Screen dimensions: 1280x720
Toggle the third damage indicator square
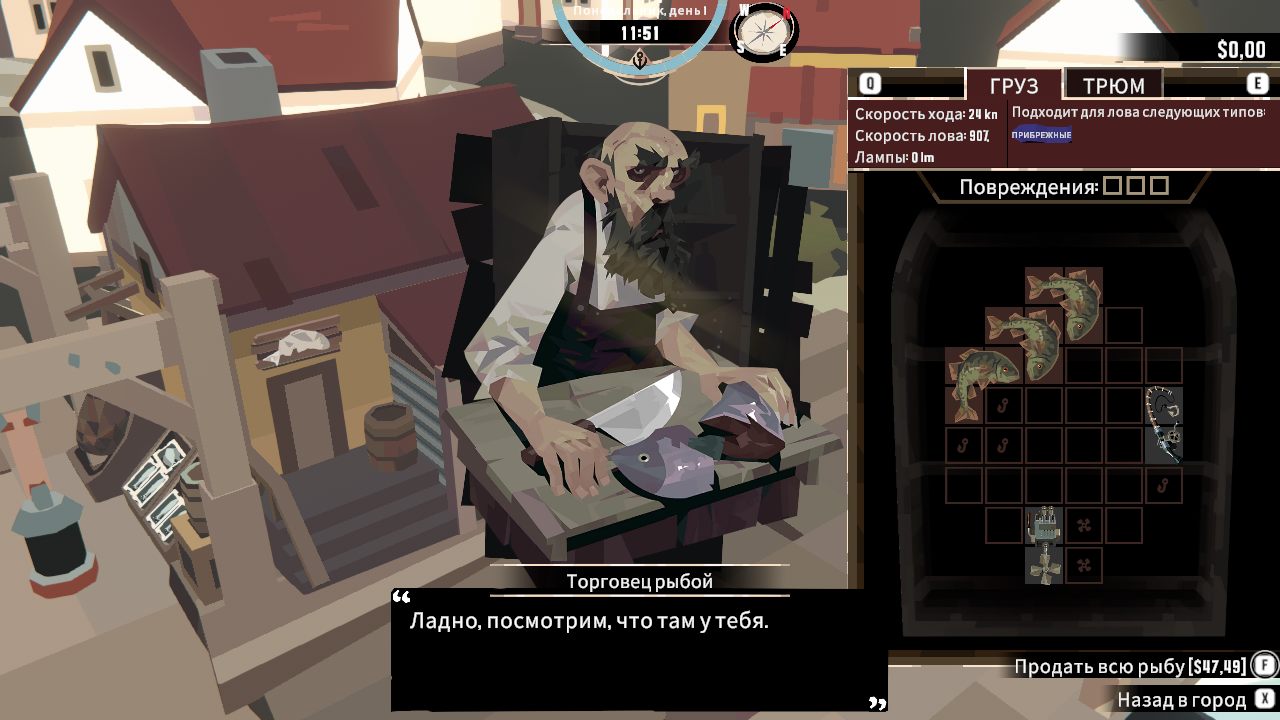click(x=1160, y=184)
